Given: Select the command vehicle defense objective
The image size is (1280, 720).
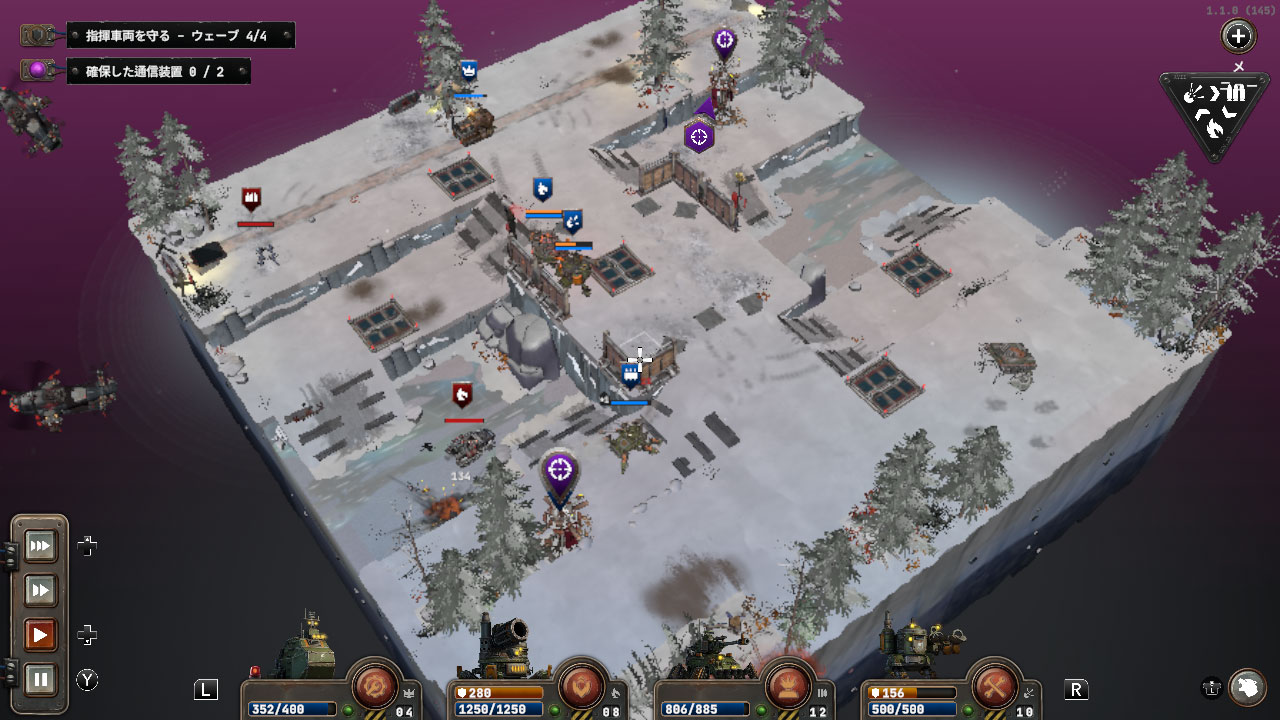Looking at the screenshot, I should pyautogui.click(x=180, y=36).
